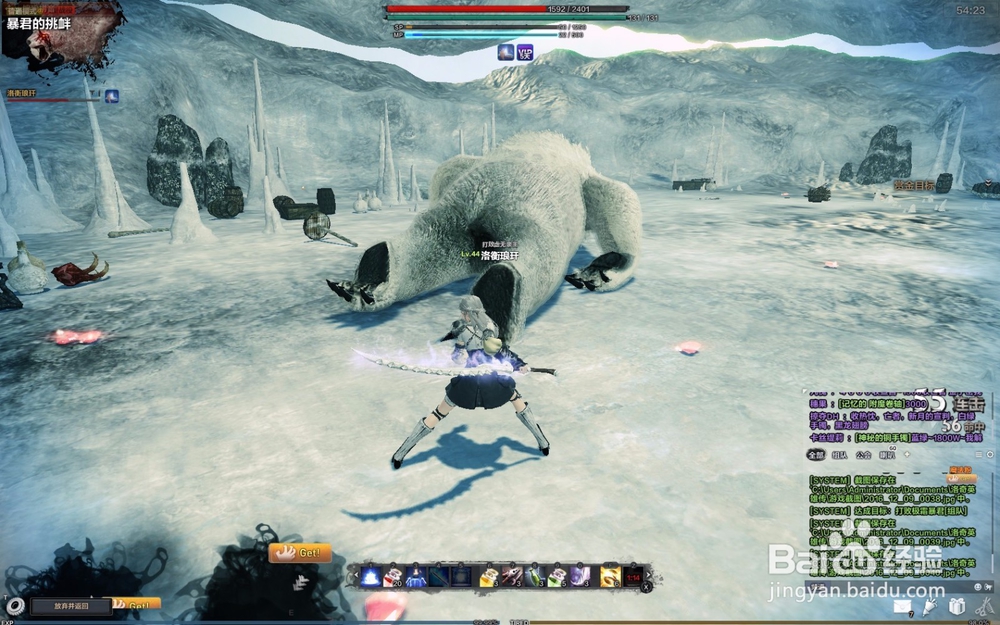
Task: Use the red potion with 20 stacks
Action: pyautogui.click(x=391, y=576)
